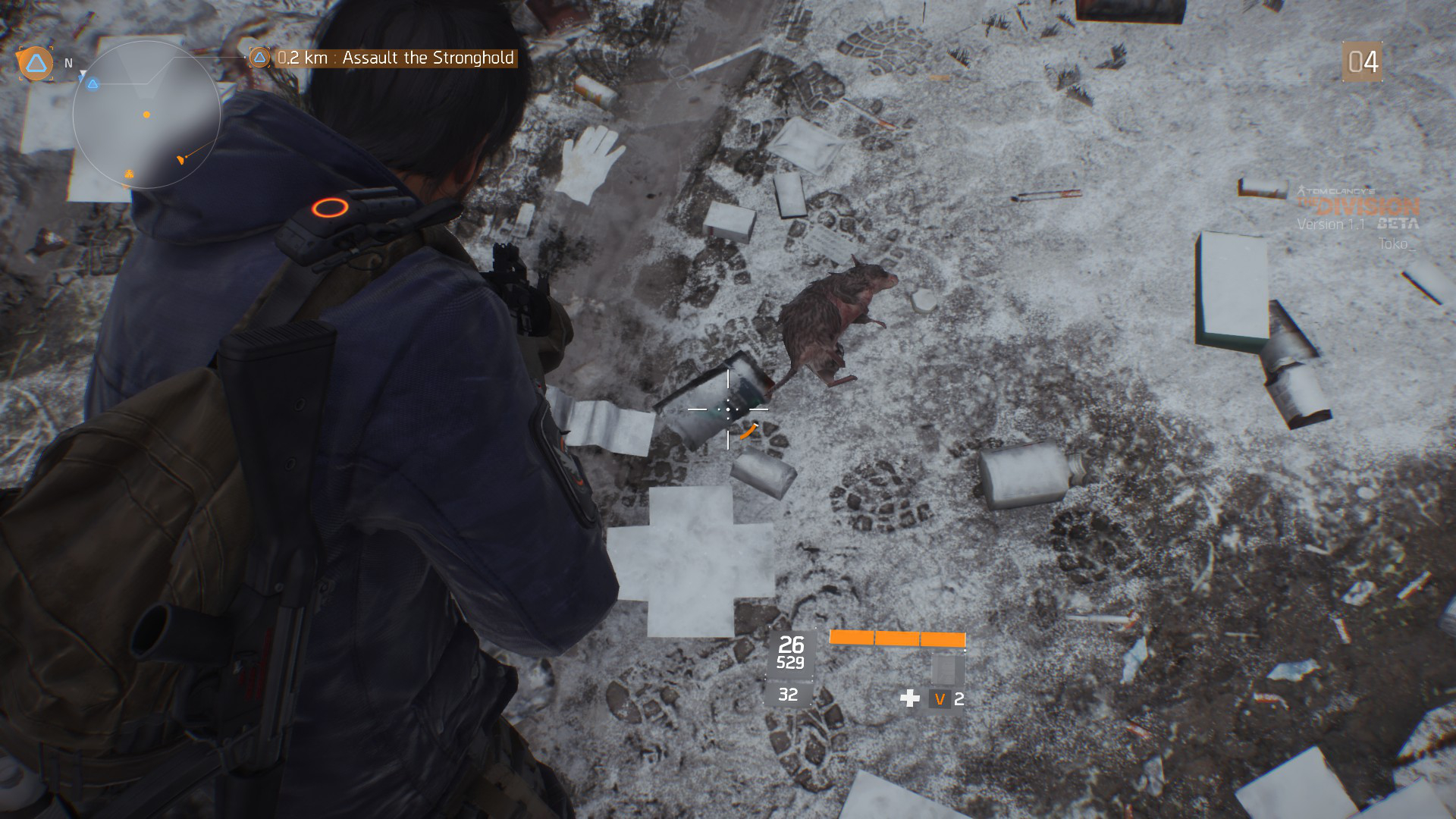Activate the grey skill slot under health bar
Image resolution: width=1456 pixels, height=819 pixels.
tap(947, 670)
